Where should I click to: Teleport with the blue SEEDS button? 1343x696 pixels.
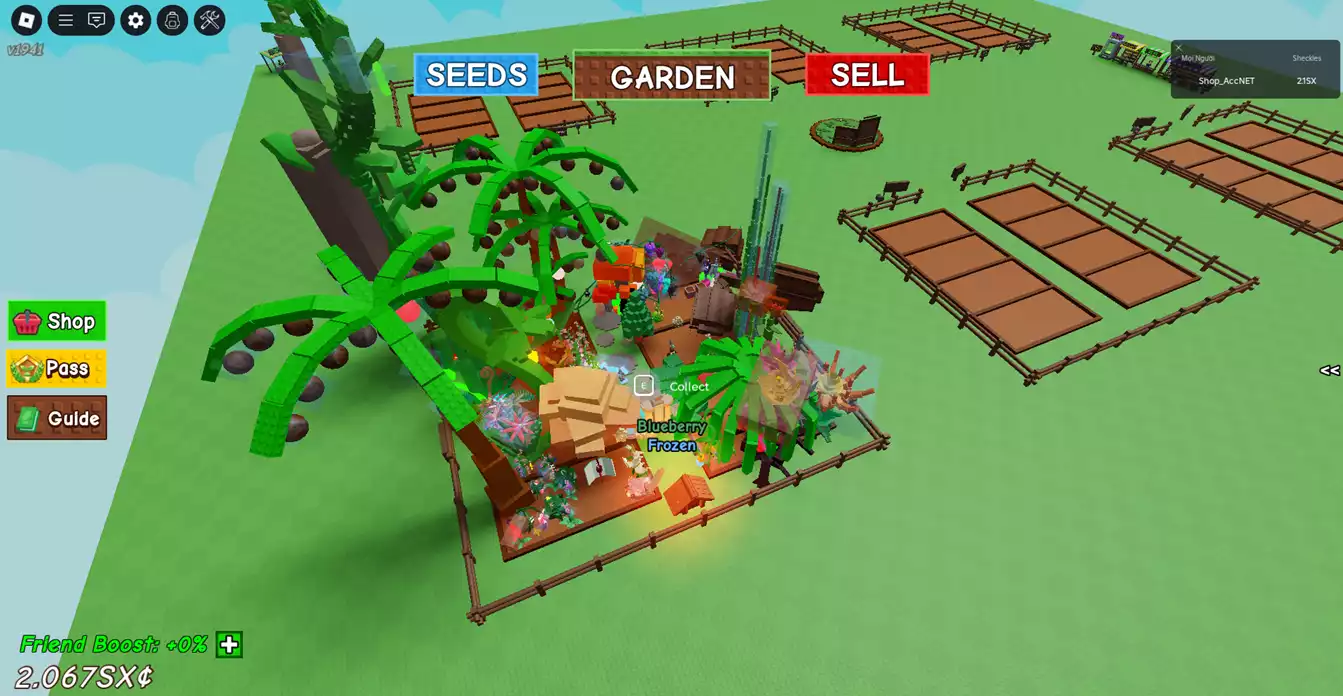click(x=476, y=75)
